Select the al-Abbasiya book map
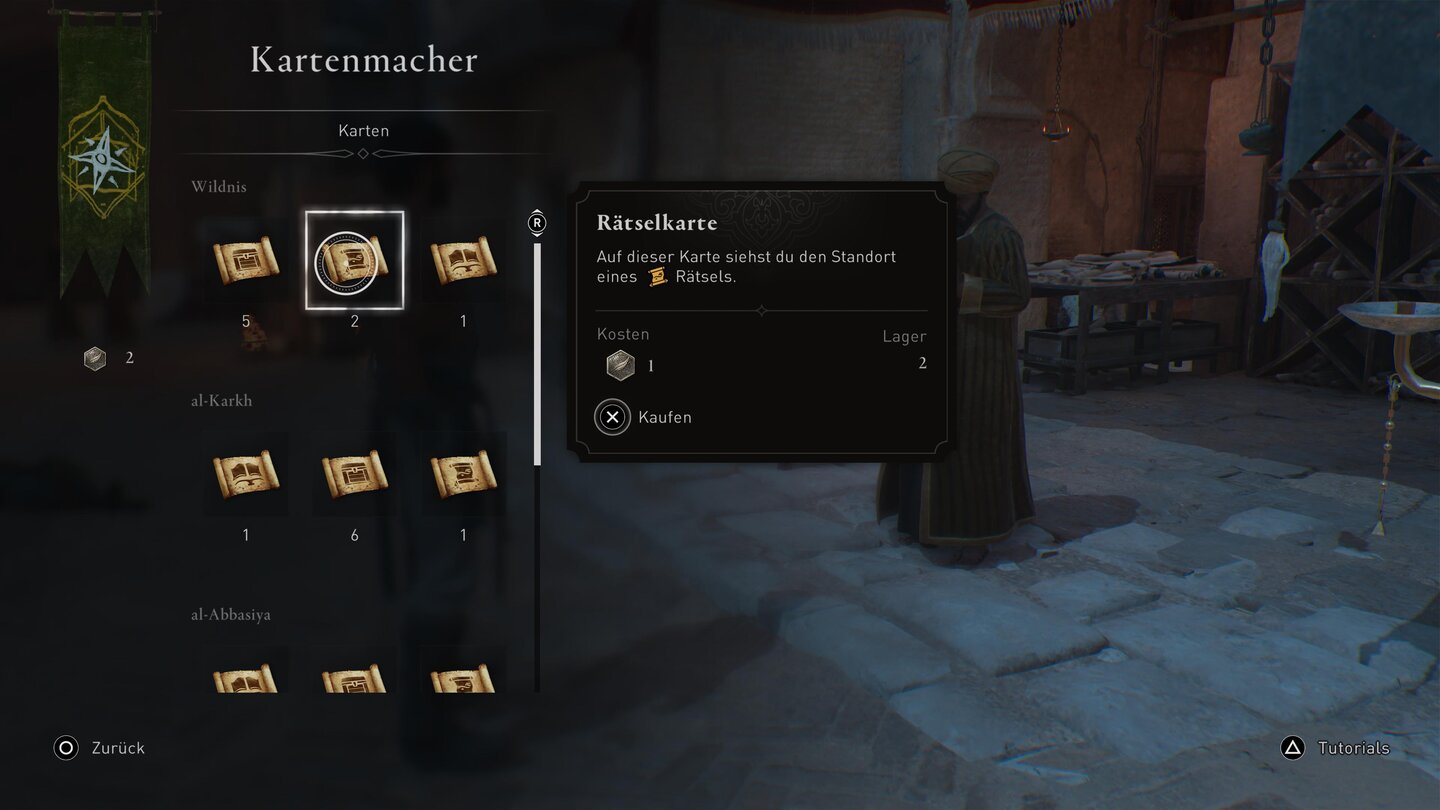The height and width of the screenshot is (810, 1440). [x=246, y=677]
